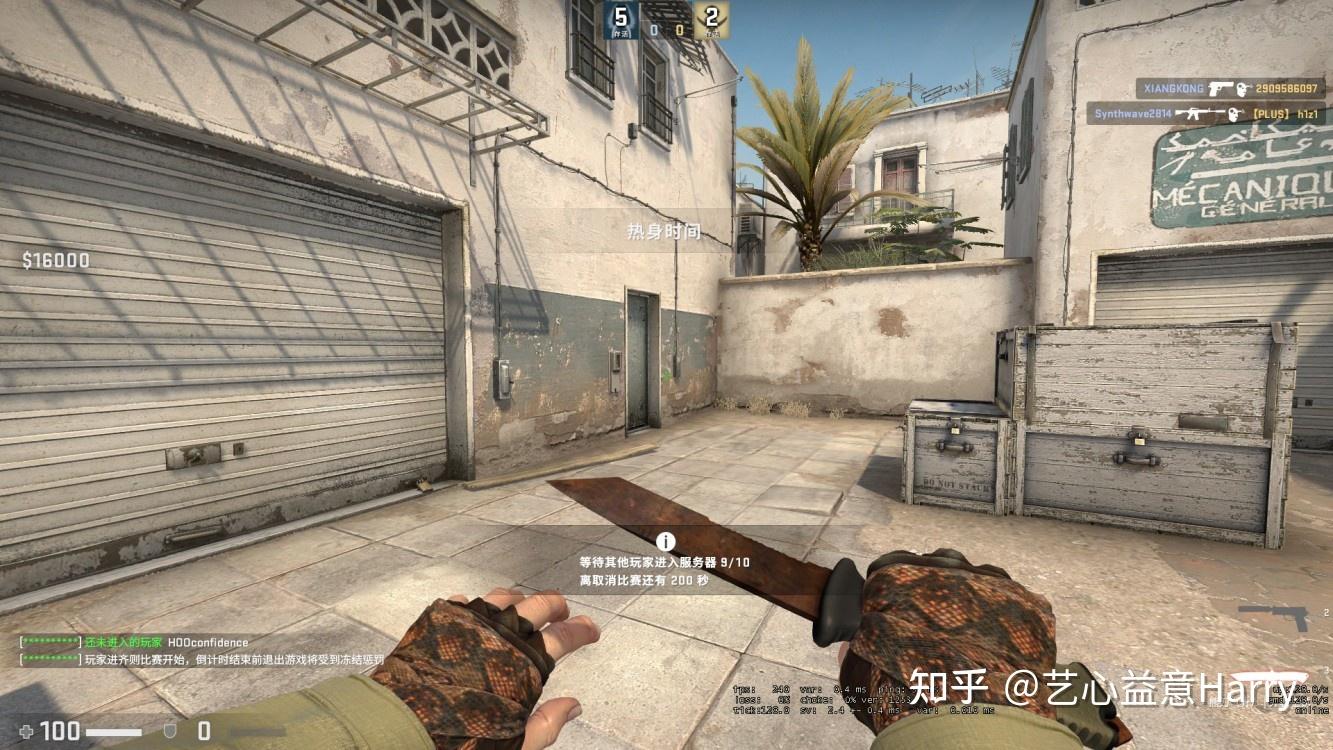Viewport: 1333px width, 750px height.
Task: Select the pistol icon in XIANGKONG's killfeed entry
Action: pyautogui.click(x=1221, y=87)
